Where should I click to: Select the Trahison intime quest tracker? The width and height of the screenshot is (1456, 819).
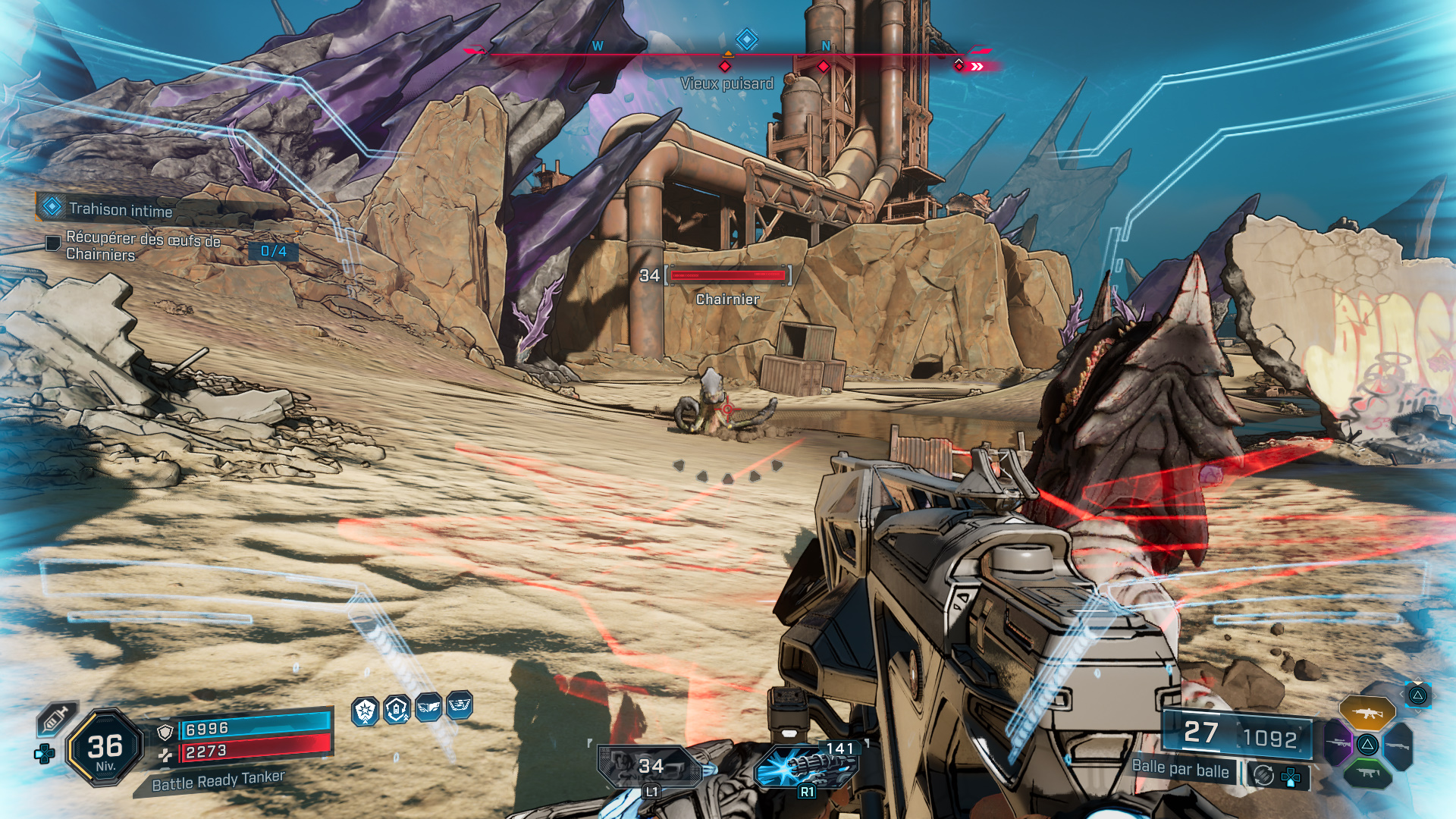tap(120, 209)
